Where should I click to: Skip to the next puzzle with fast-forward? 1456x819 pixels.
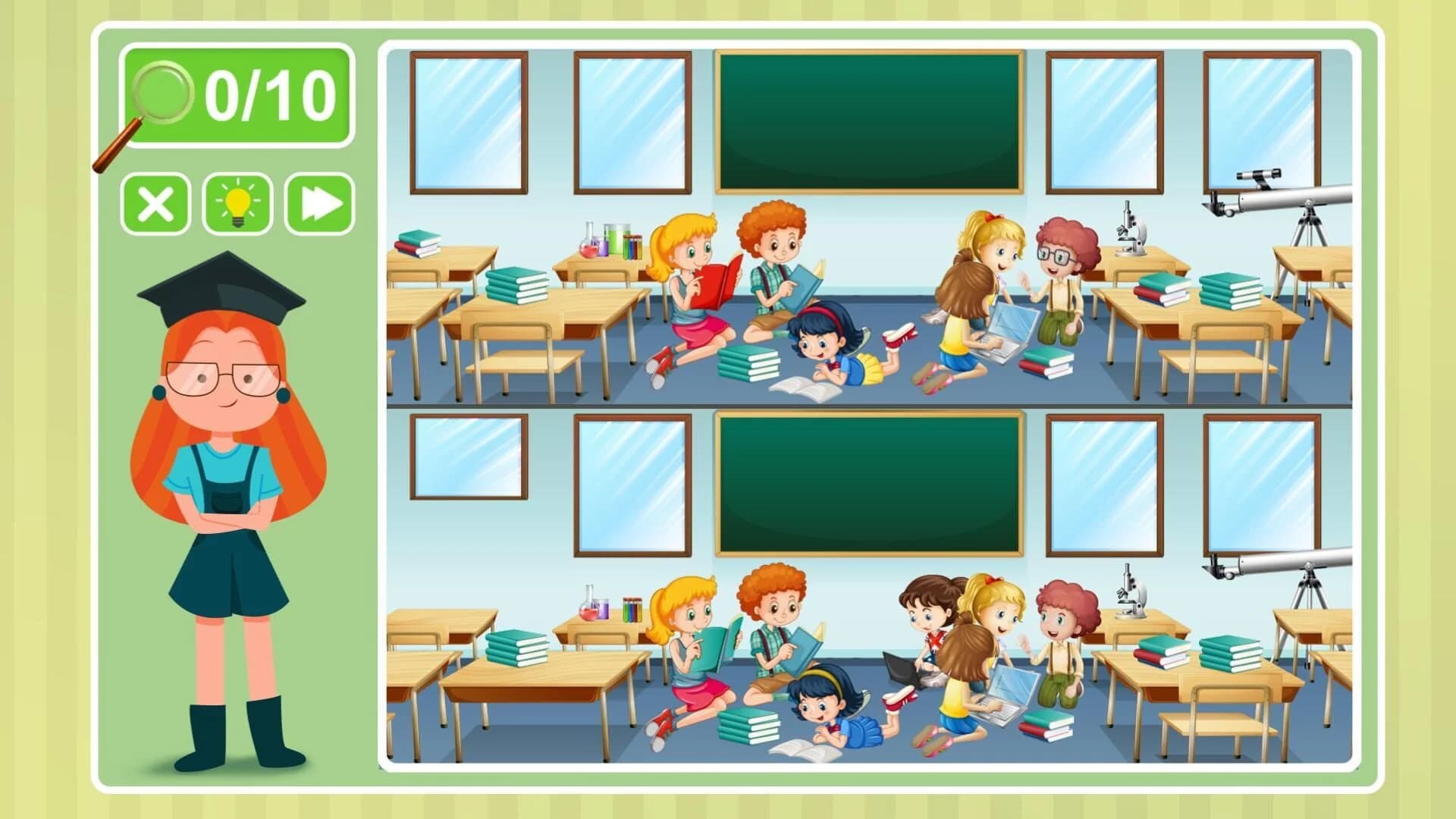(x=322, y=203)
